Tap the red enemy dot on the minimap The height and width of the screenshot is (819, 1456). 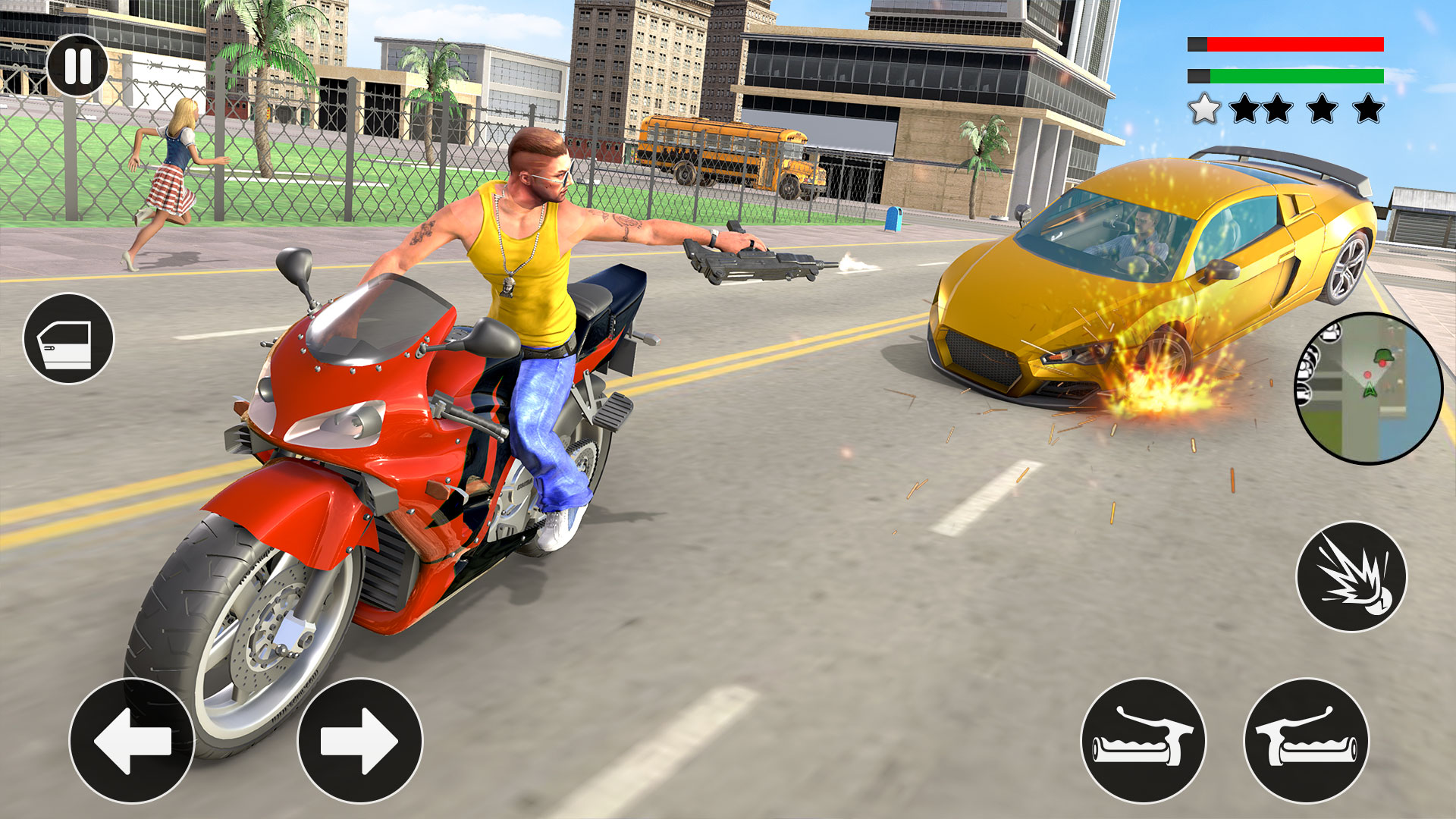1368,375
